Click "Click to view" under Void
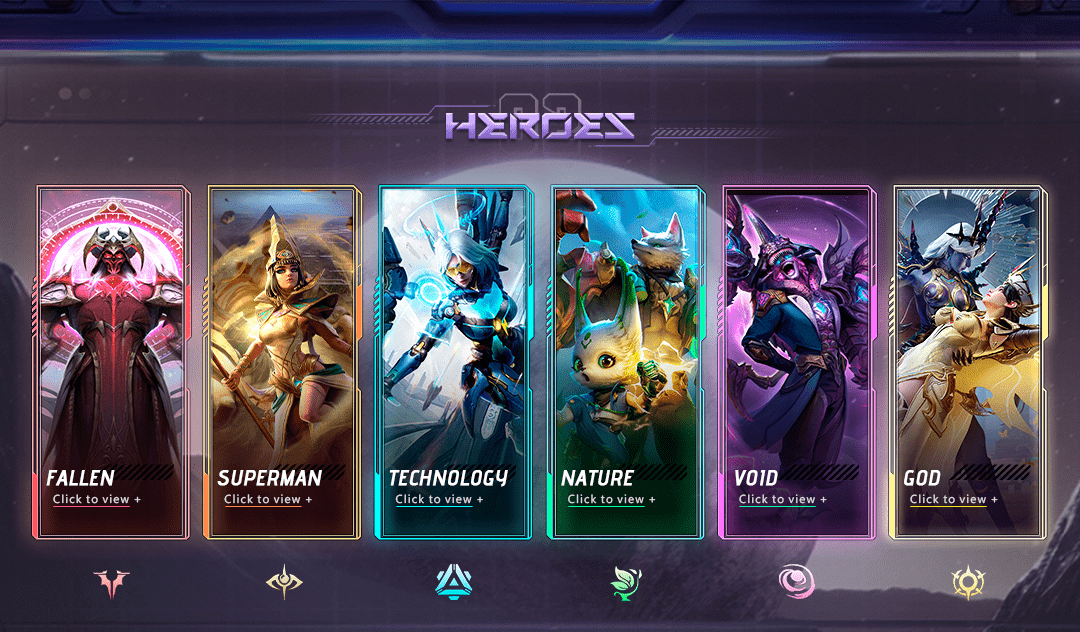1080x632 pixels. pos(782,499)
